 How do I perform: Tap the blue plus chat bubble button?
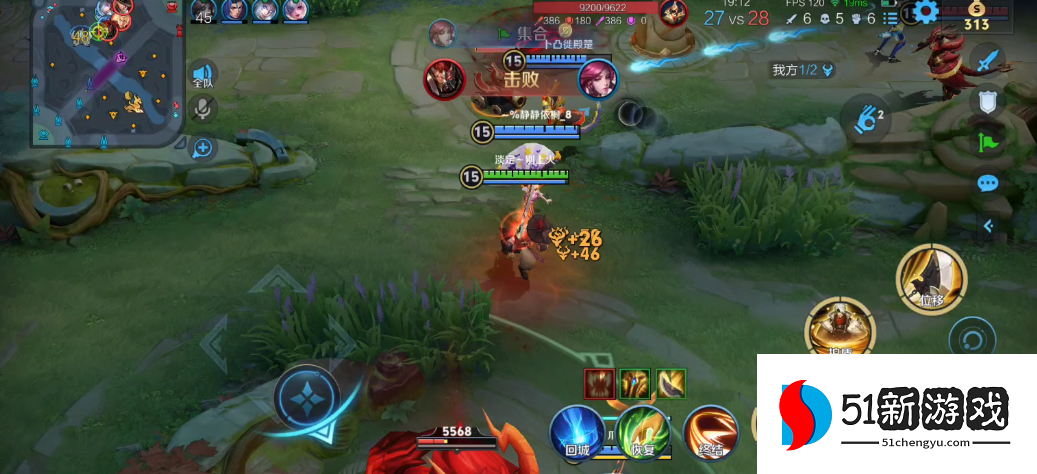click(x=203, y=149)
